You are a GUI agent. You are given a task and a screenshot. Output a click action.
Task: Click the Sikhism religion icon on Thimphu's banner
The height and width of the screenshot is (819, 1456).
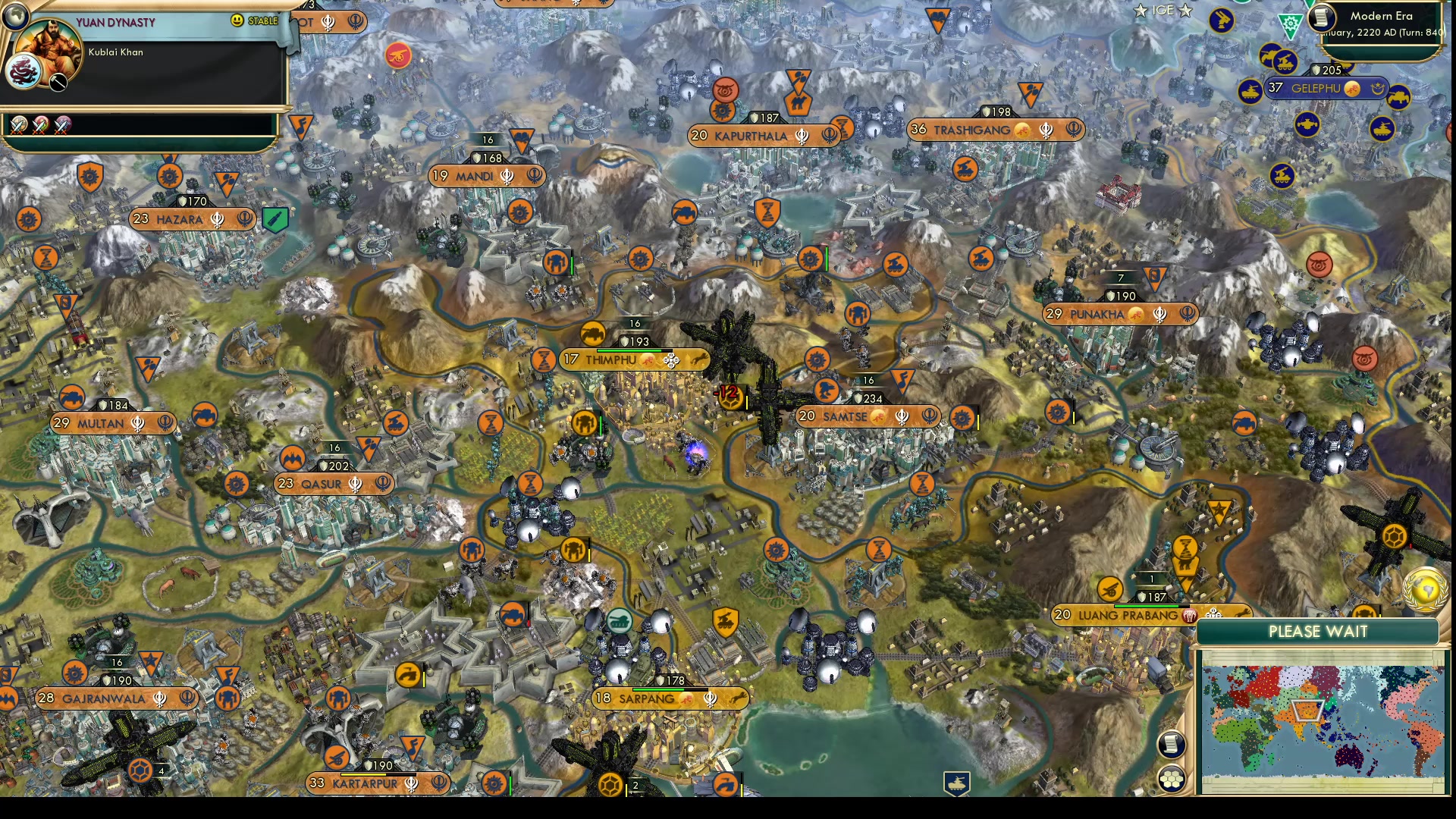point(671,360)
